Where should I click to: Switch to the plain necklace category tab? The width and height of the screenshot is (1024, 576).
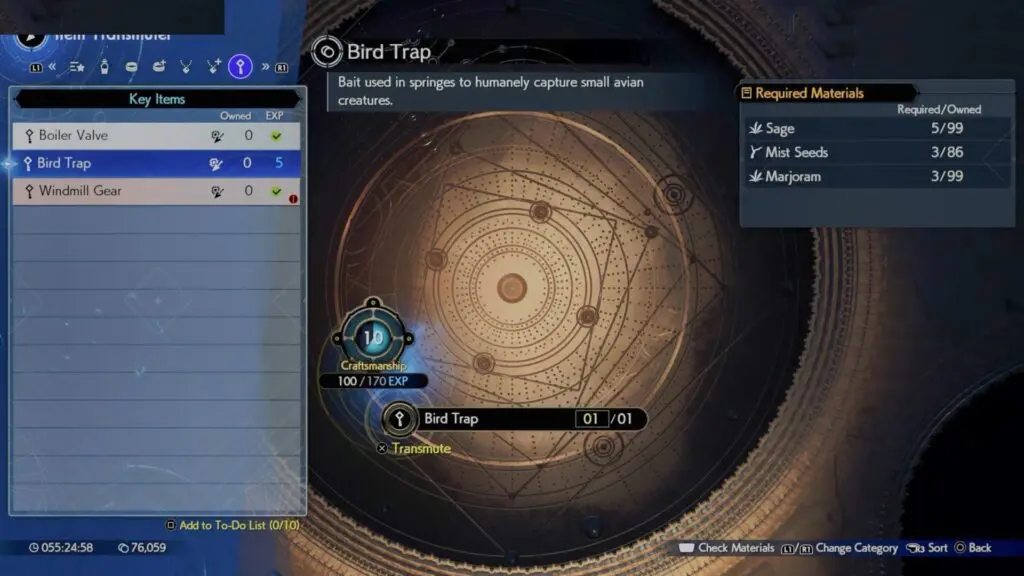(186, 67)
